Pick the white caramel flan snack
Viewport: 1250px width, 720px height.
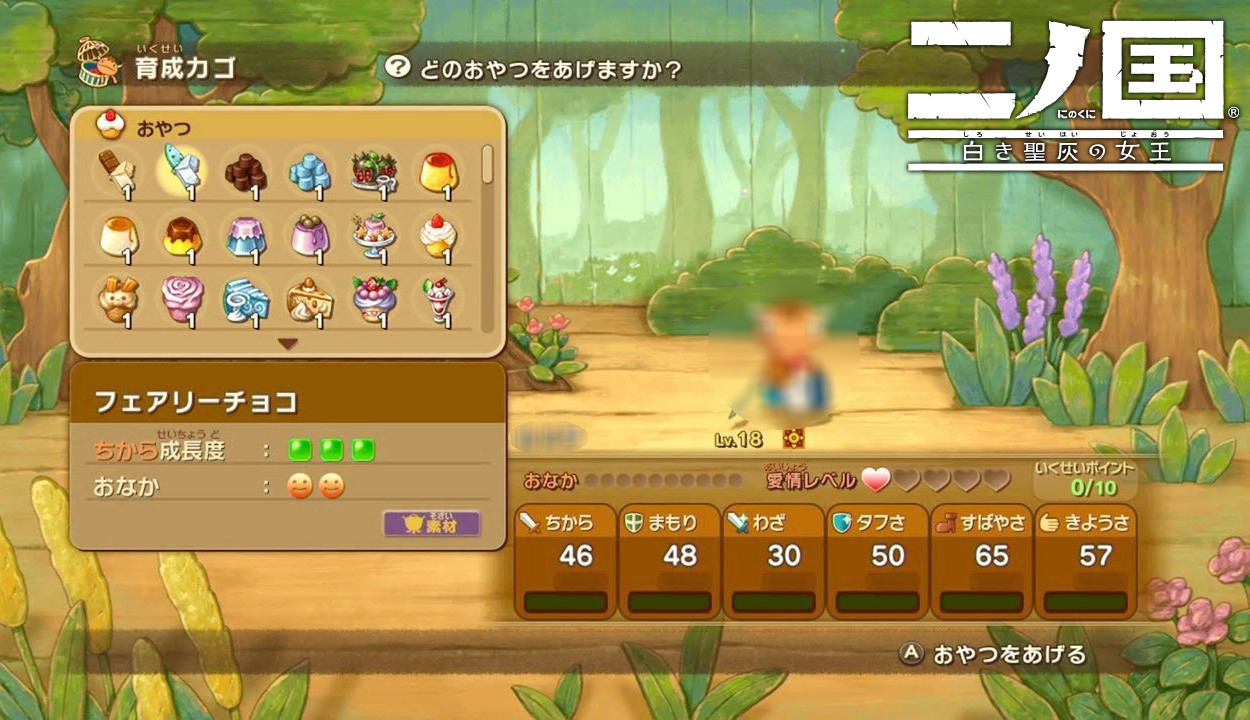tap(116, 236)
